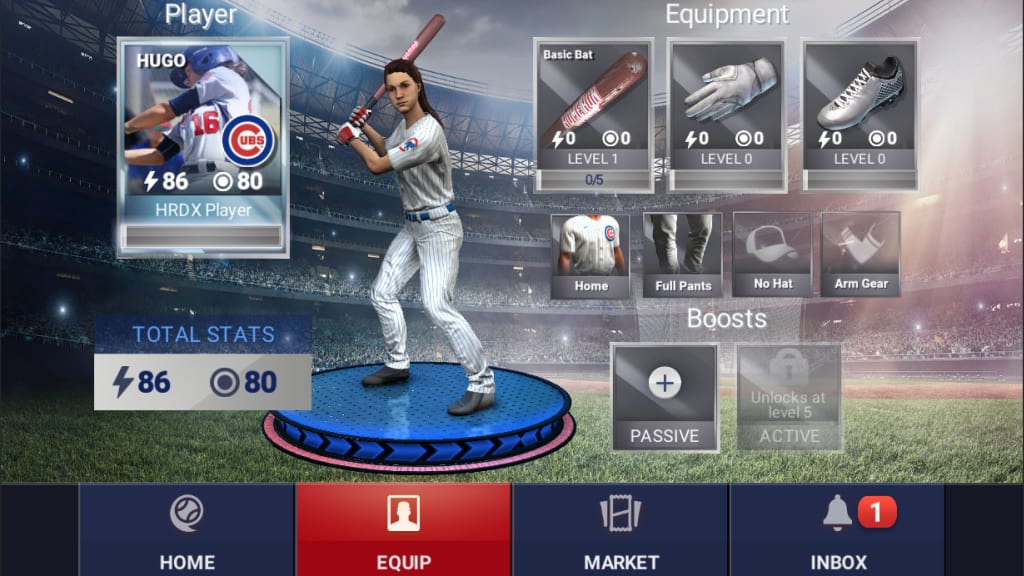The image size is (1024, 576).
Task: Click the locked ACTIVE boost slot
Action: [x=789, y=397]
